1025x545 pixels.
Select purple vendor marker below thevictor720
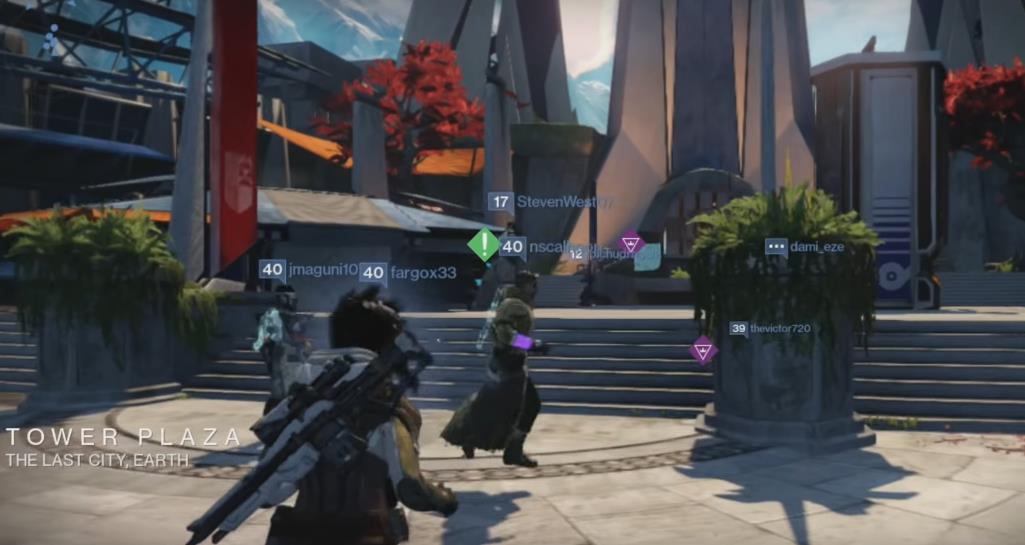[703, 350]
